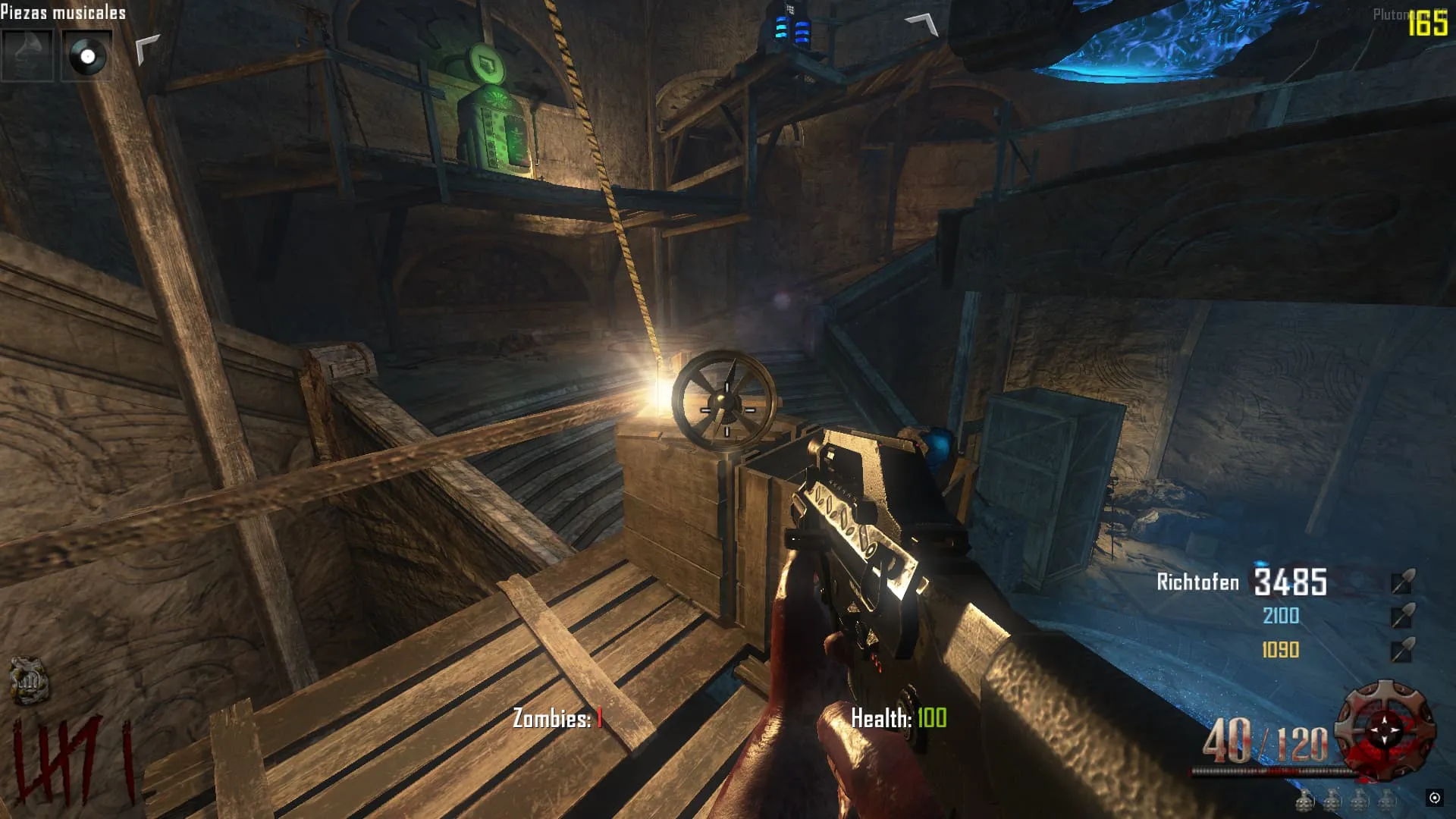Click the stone fist perk icon

[28, 680]
